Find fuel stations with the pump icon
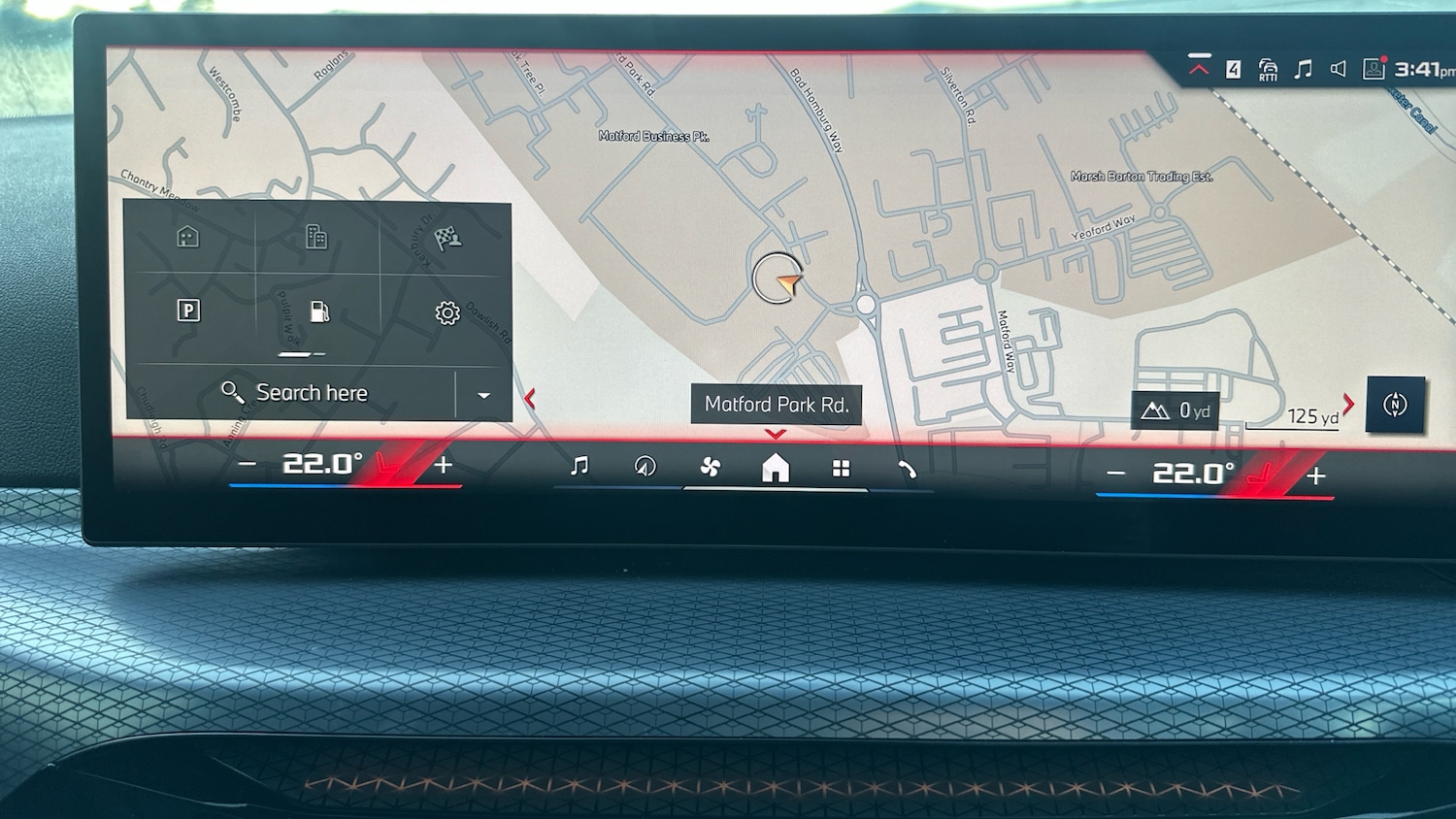This screenshot has height=819, width=1456. [x=318, y=311]
